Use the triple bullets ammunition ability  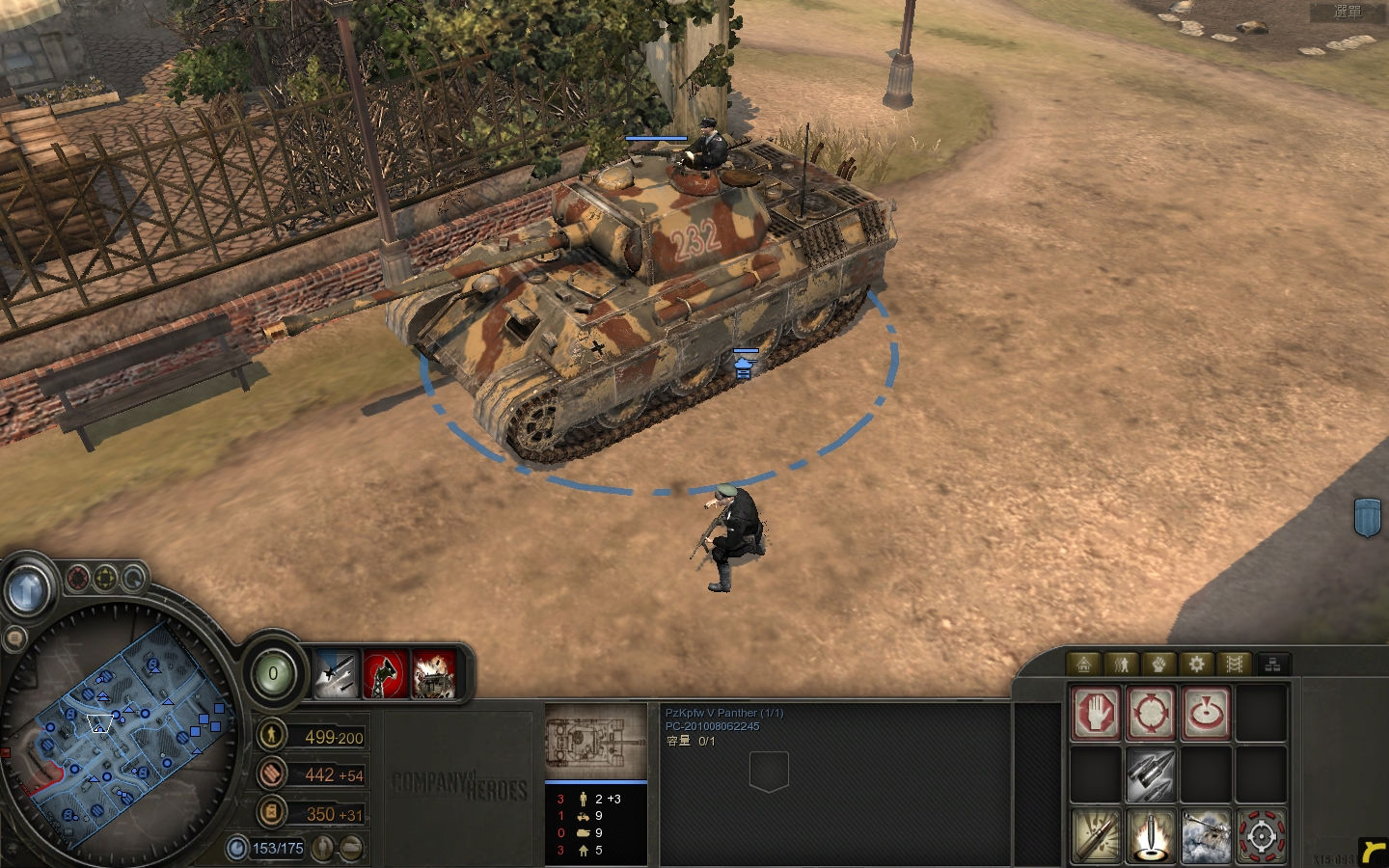[1151, 775]
